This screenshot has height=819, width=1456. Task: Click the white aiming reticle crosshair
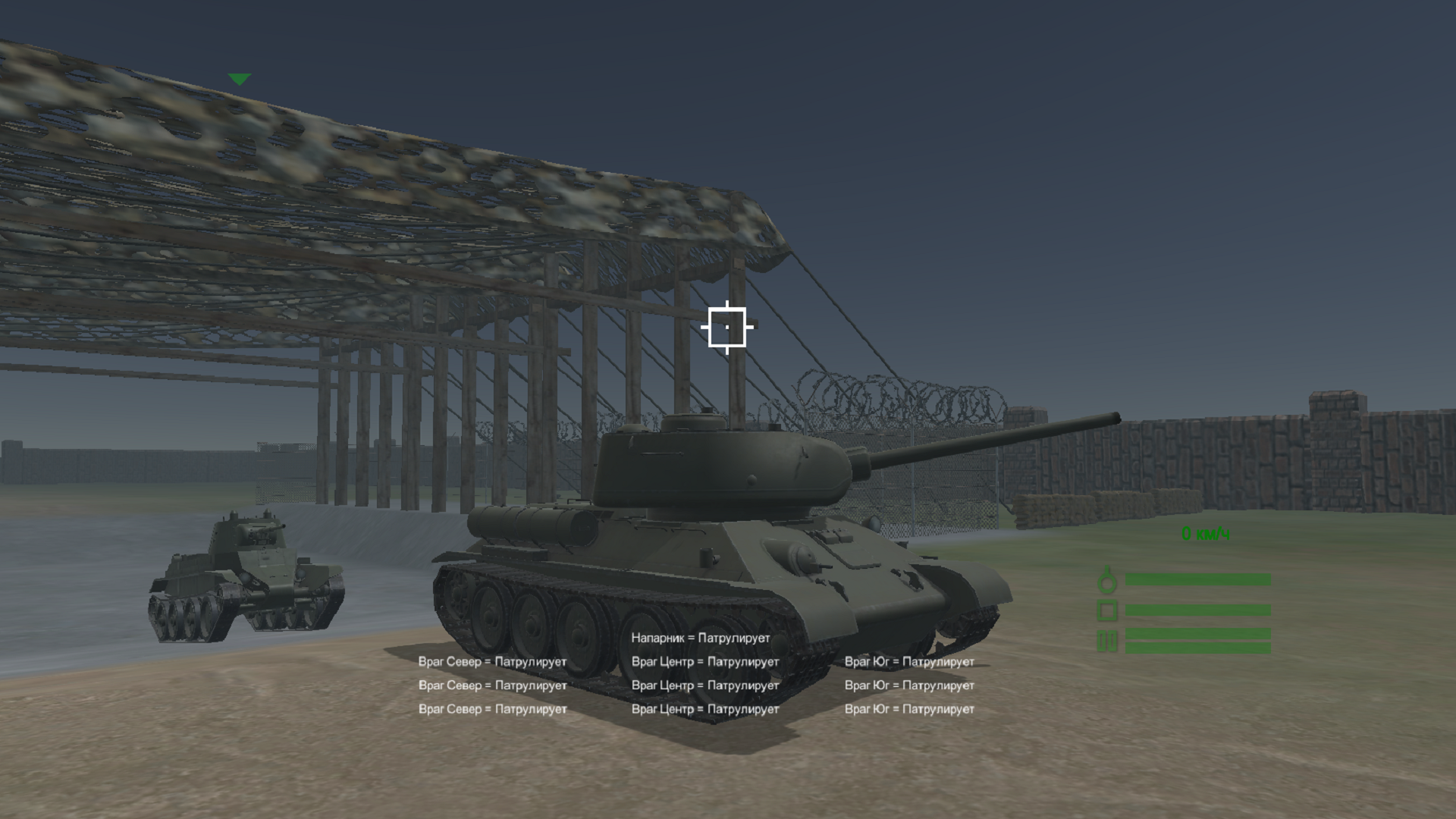coord(729,326)
